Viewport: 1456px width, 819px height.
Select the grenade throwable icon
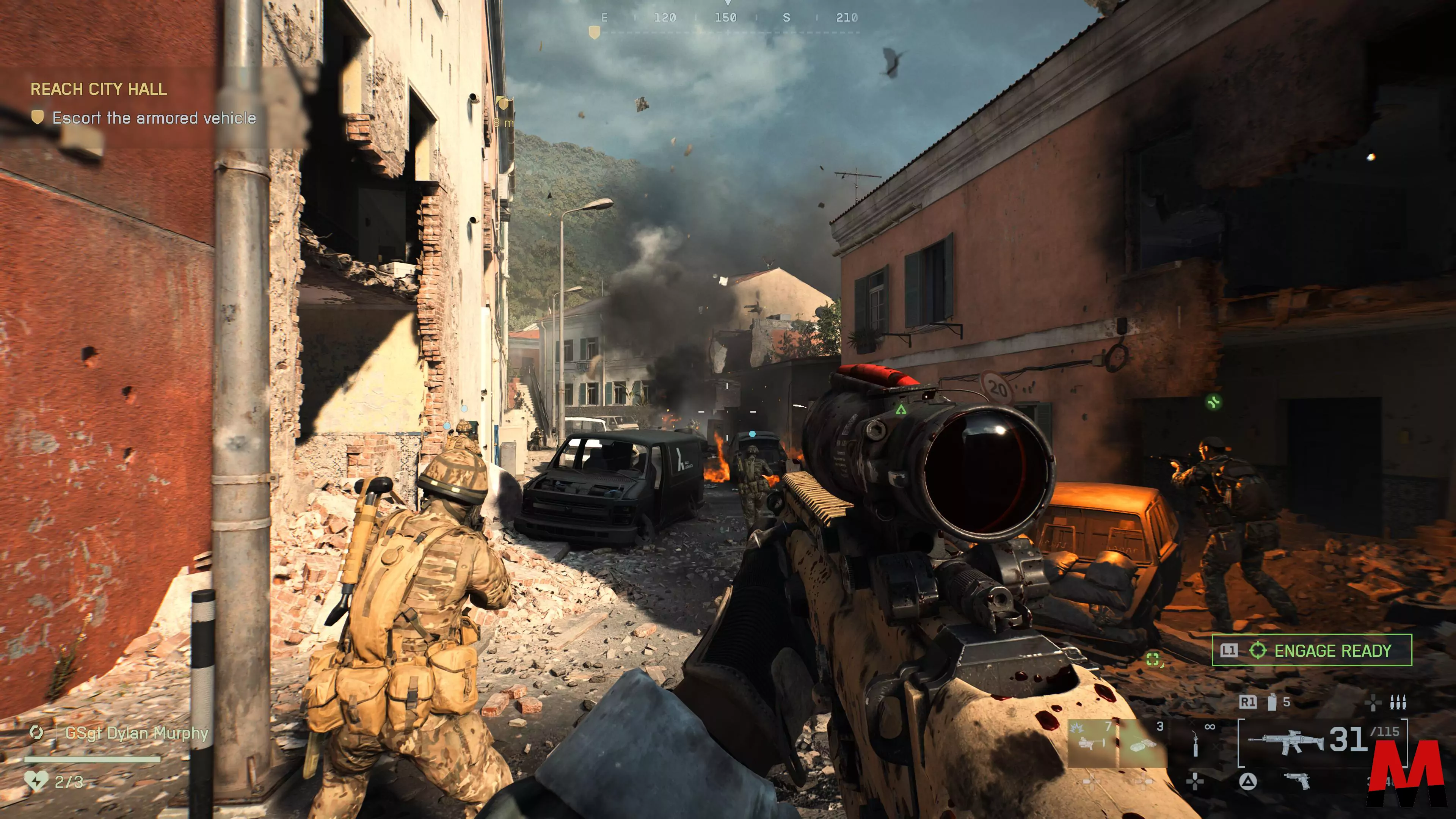tap(1272, 702)
